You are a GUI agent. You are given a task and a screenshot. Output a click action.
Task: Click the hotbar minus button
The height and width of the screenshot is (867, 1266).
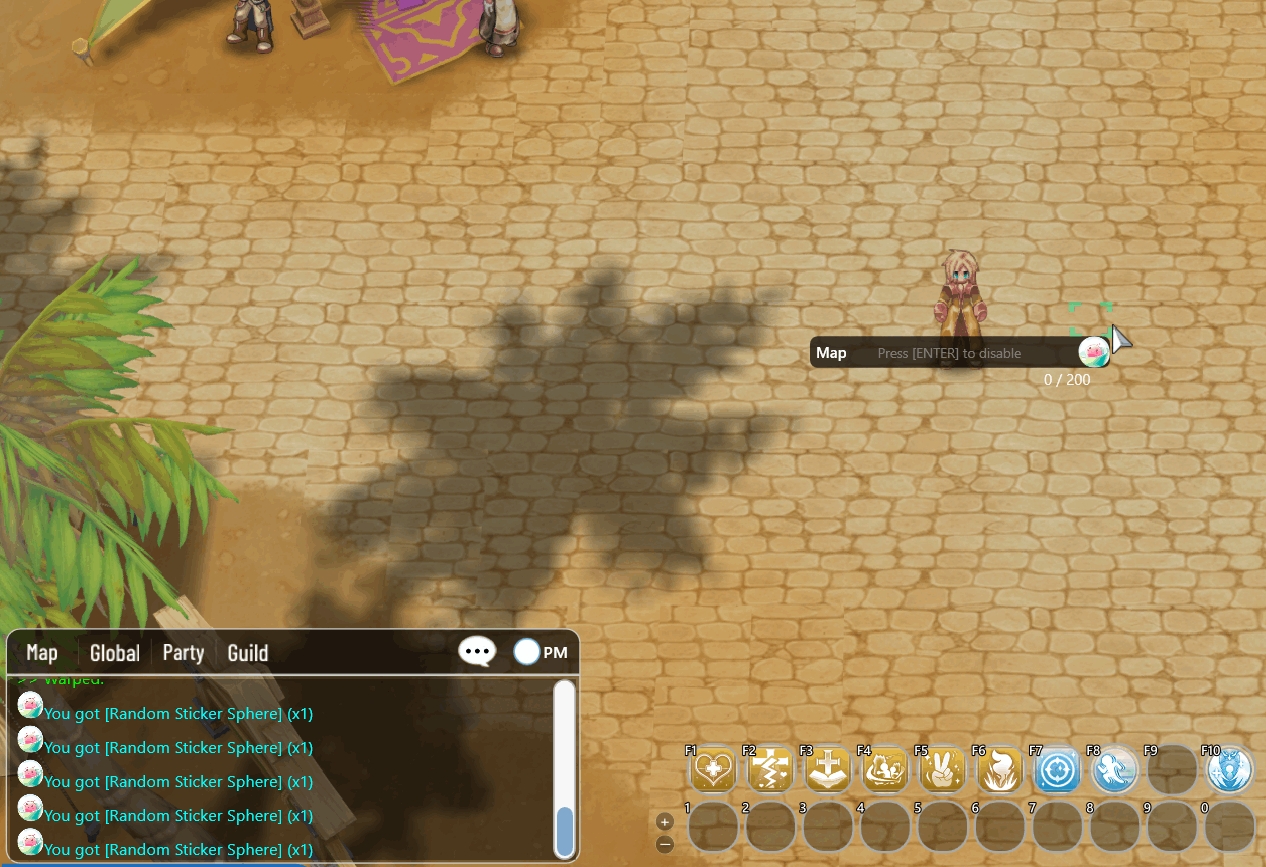tap(665, 844)
